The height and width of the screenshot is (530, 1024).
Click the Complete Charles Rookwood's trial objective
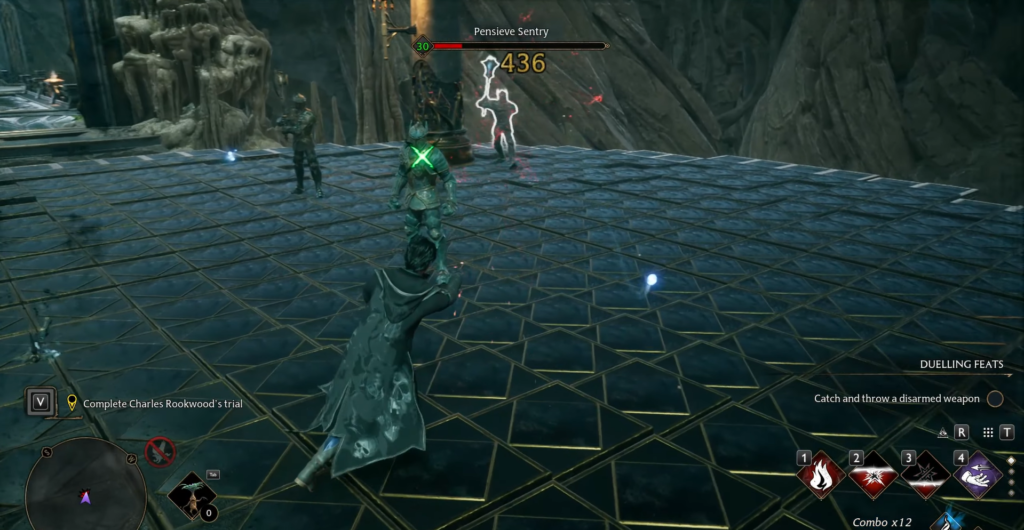[163, 404]
